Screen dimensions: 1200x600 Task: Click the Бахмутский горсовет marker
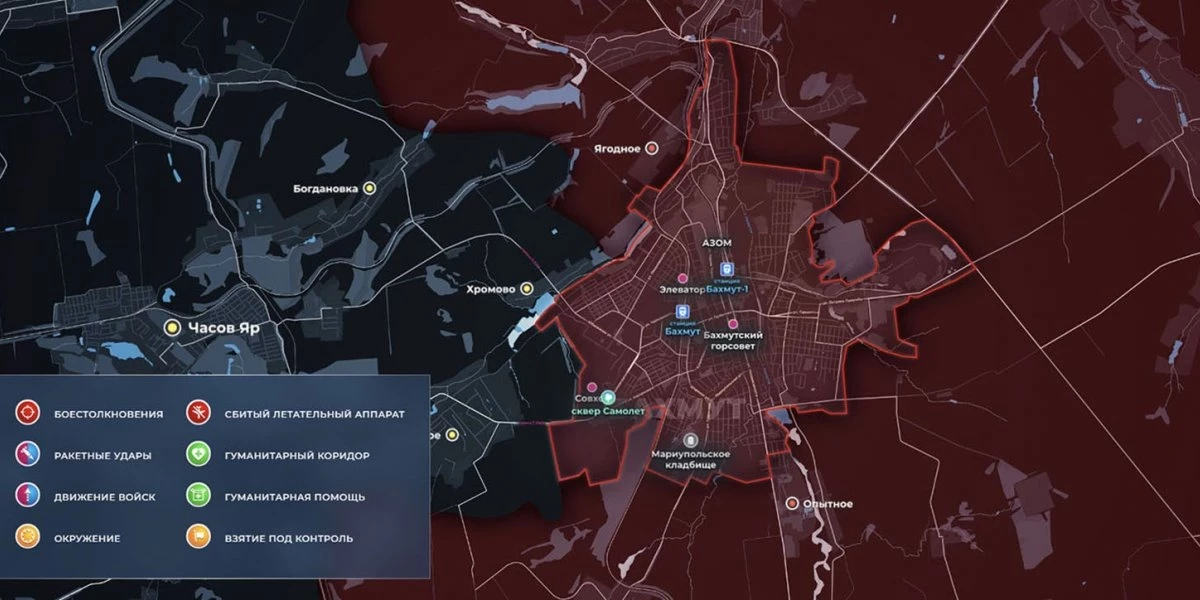732,324
